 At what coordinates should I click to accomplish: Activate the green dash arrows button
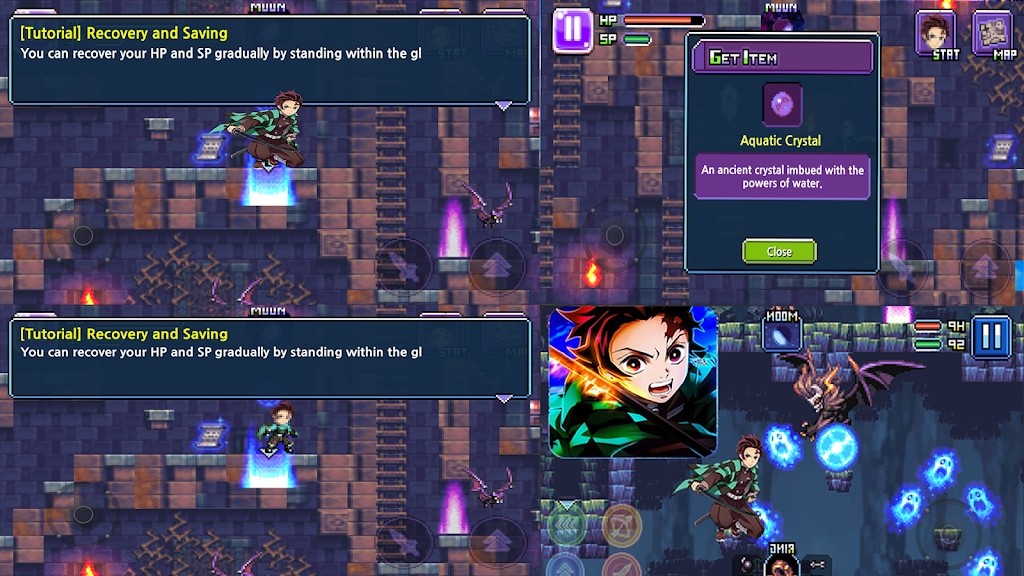point(566,524)
